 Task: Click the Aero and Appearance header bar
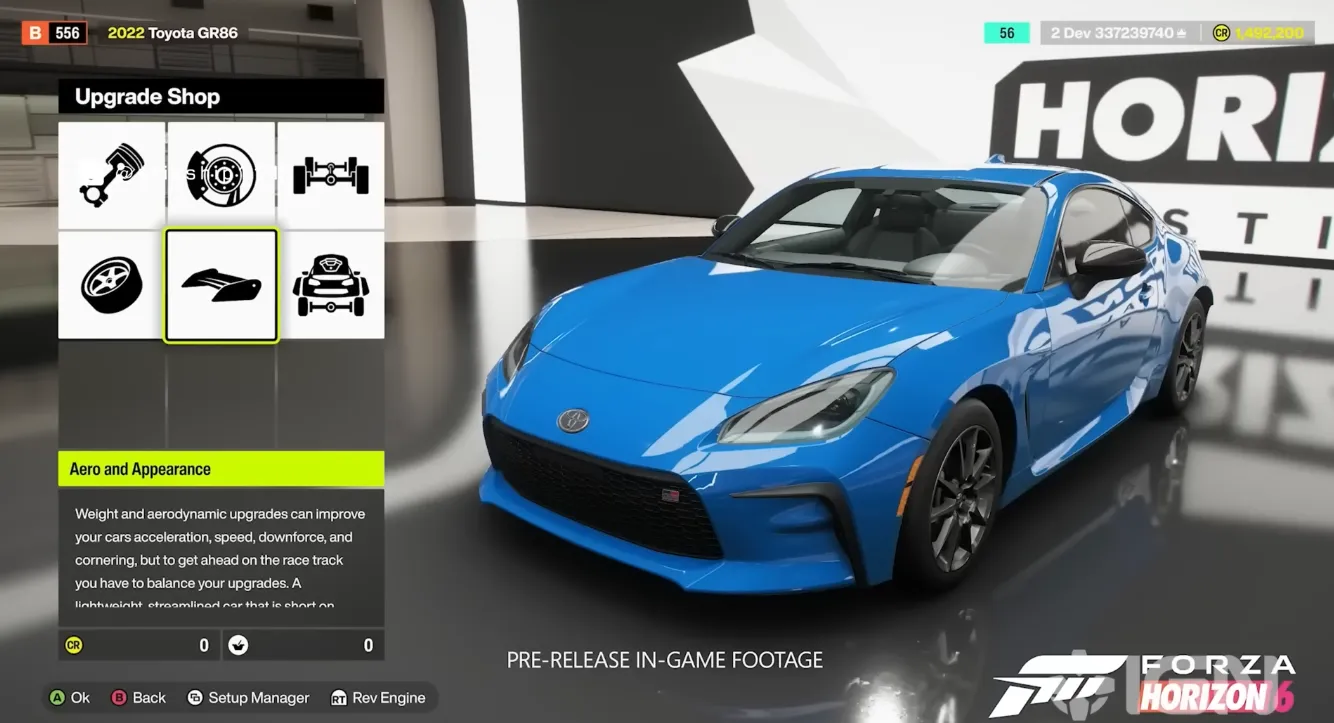pos(221,468)
